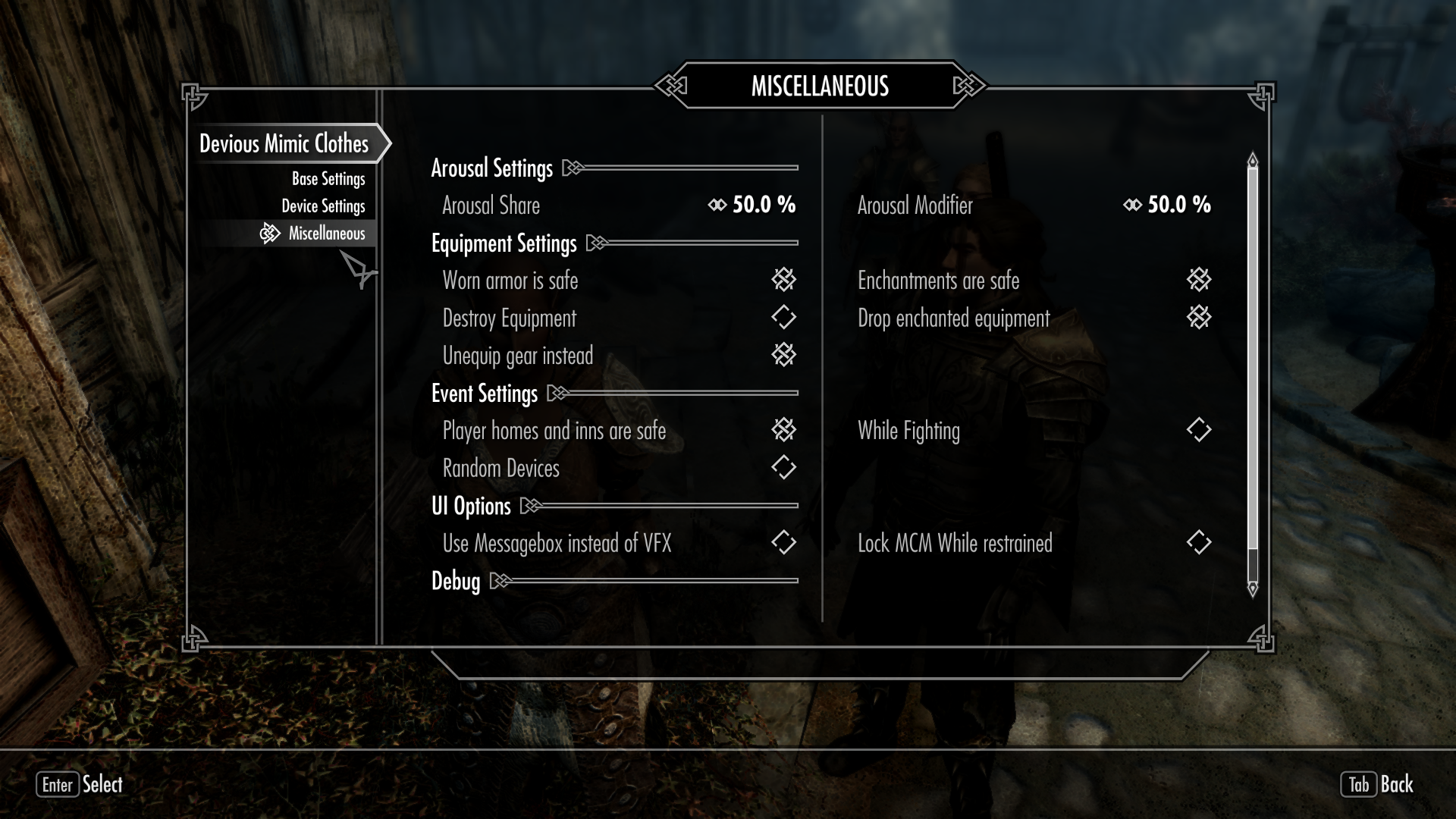
Task: Enable the Random Devices option
Action: (x=785, y=467)
